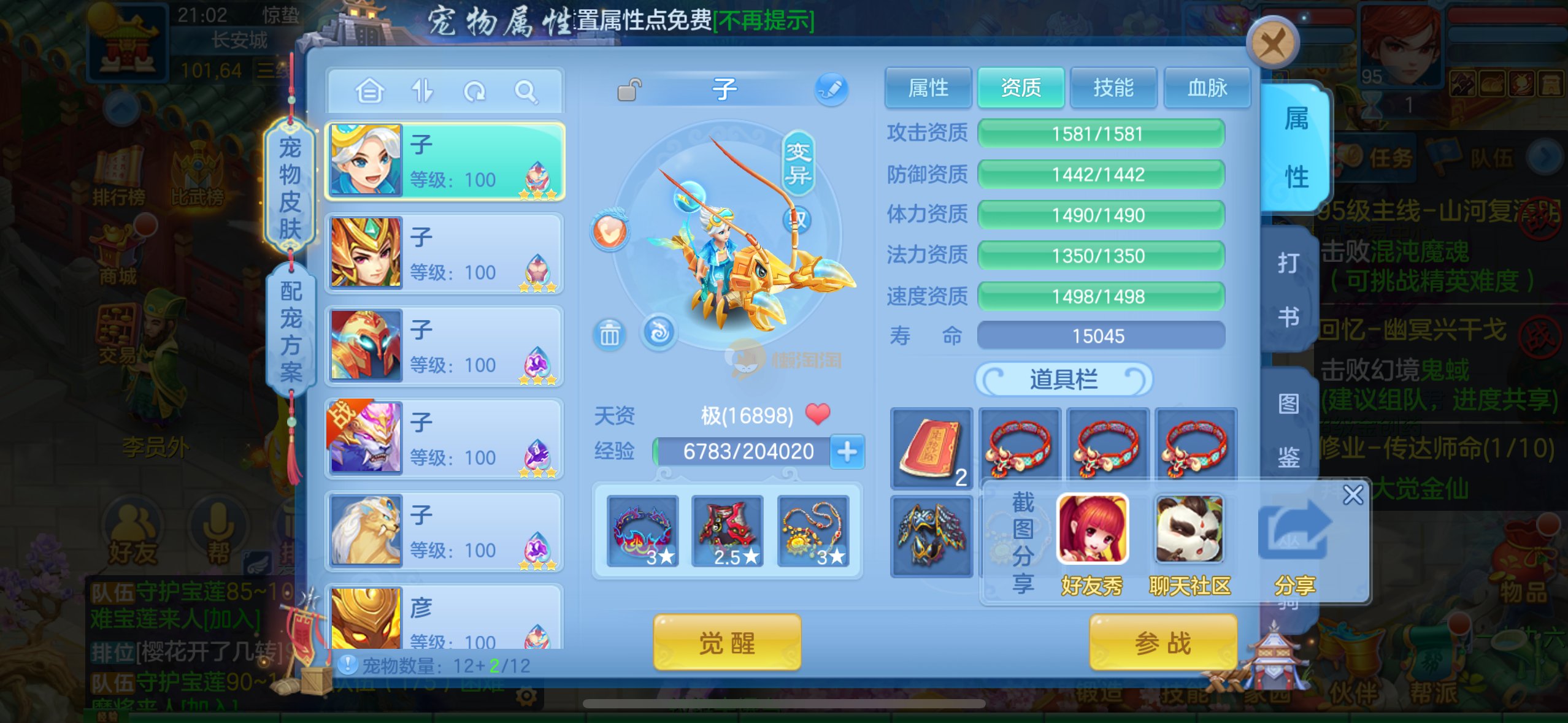Click the yellow 觉醒 awaken button
The image size is (1568, 723).
coord(727,643)
